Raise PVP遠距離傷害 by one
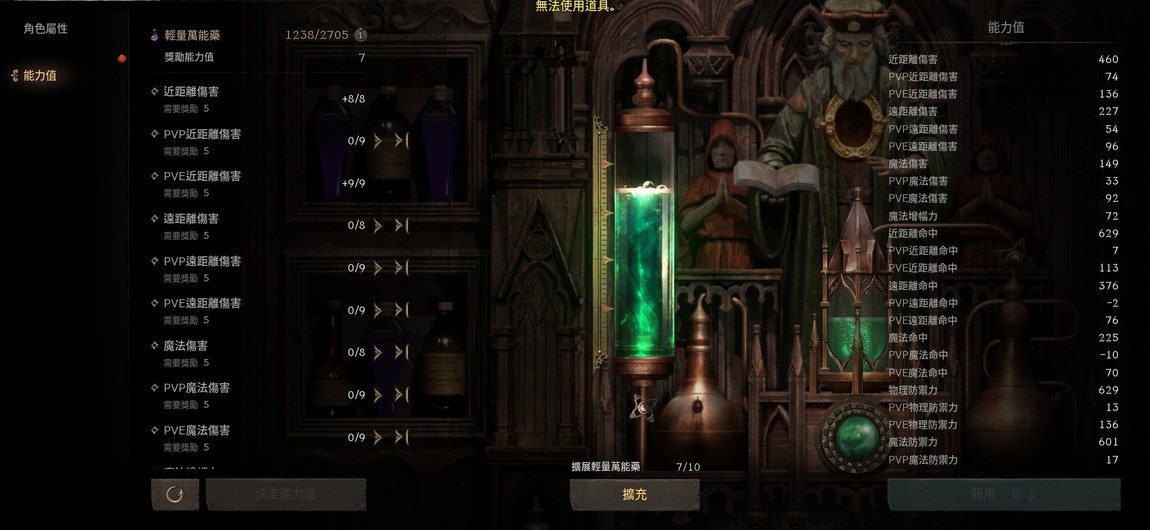The image size is (1150, 530). coord(378,268)
